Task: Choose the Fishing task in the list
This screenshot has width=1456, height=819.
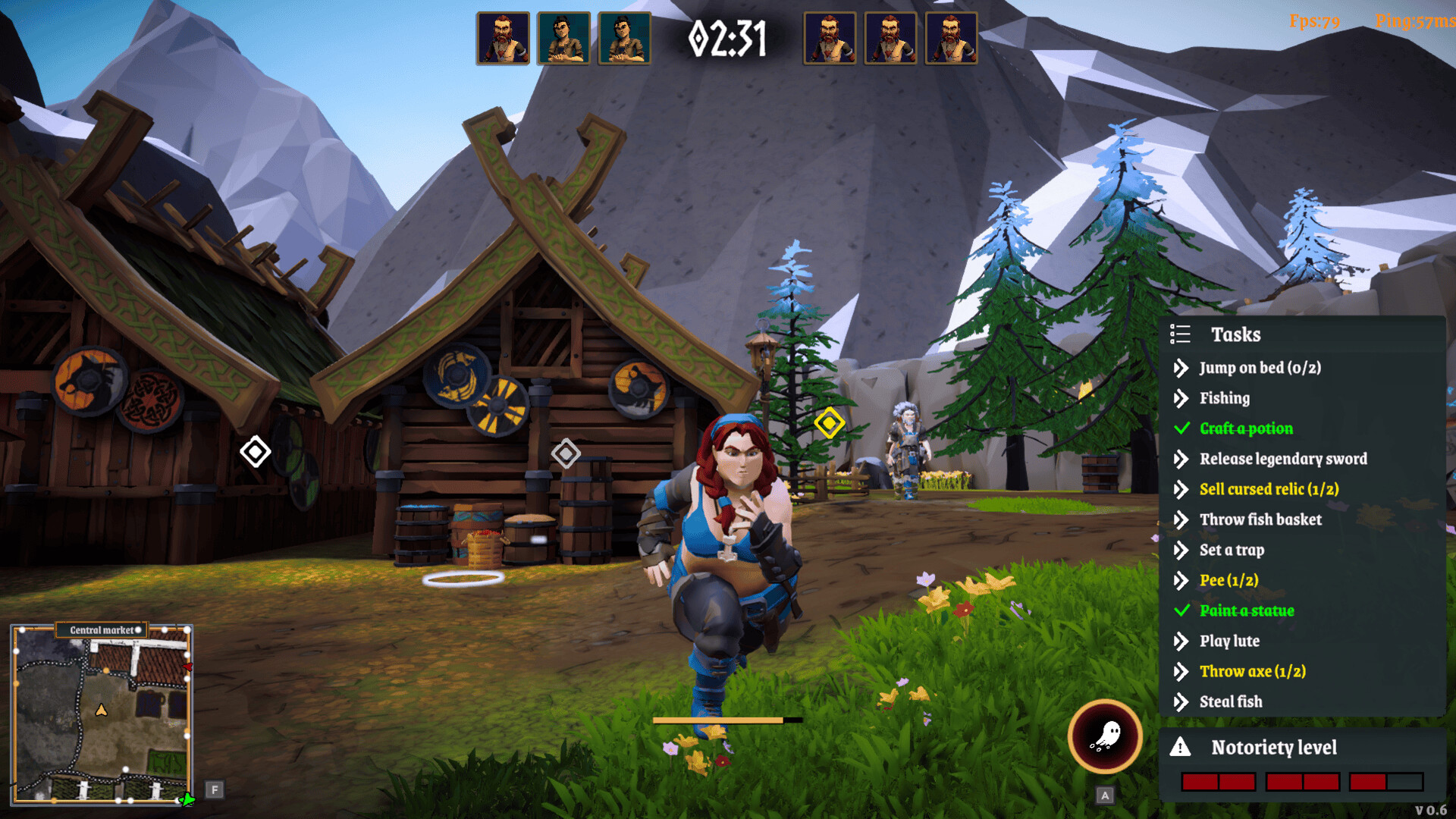Action: tap(1224, 398)
